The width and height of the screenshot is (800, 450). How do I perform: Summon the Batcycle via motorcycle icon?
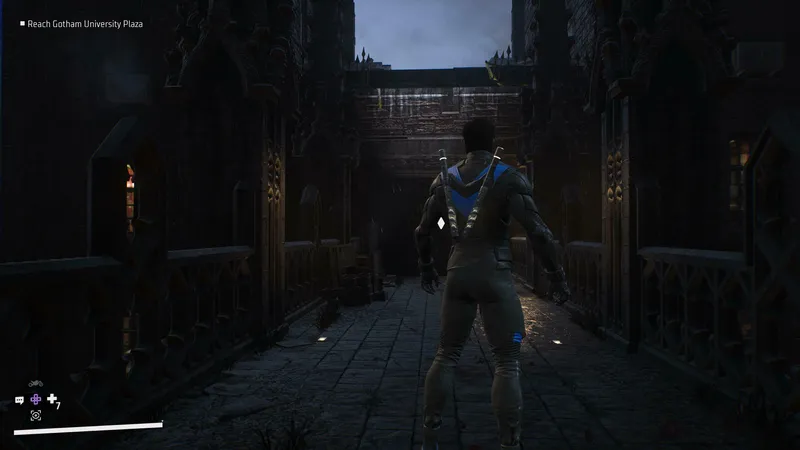36,384
